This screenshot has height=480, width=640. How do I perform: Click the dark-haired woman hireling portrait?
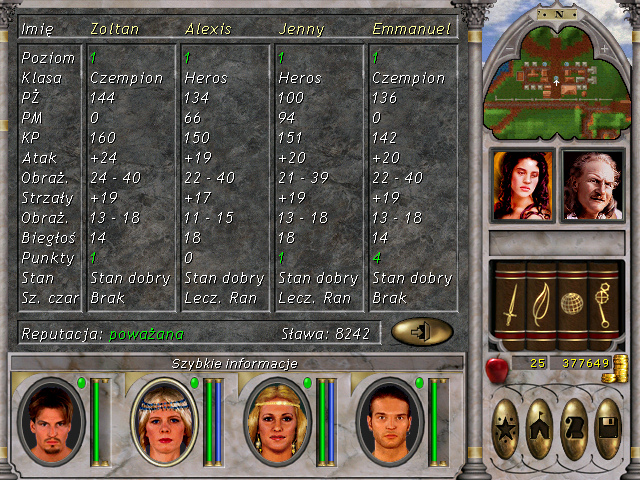pos(522,185)
